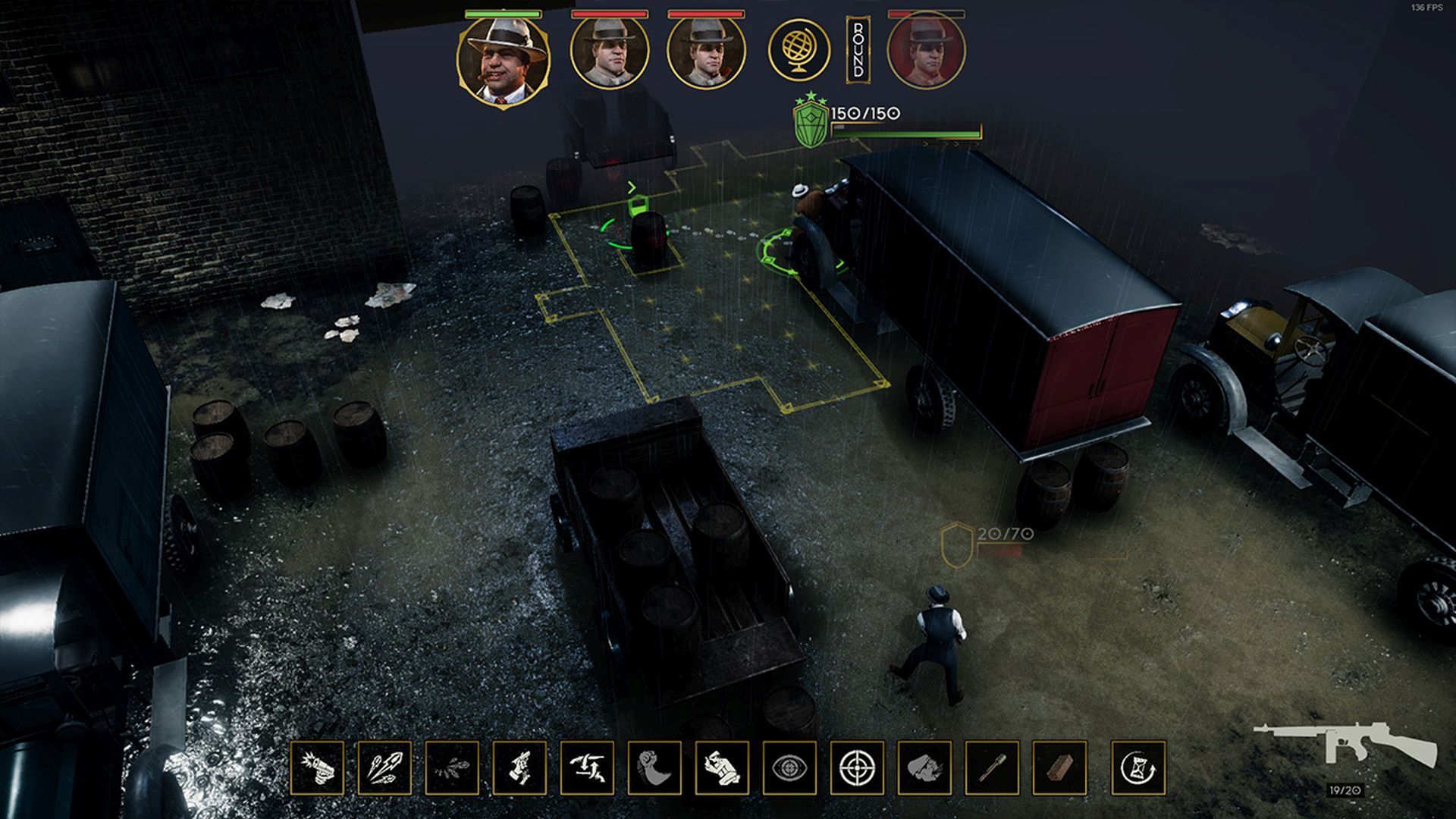Select the crouching man ability
Viewport: 1456px width, 819px height.
tap(722, 767)
